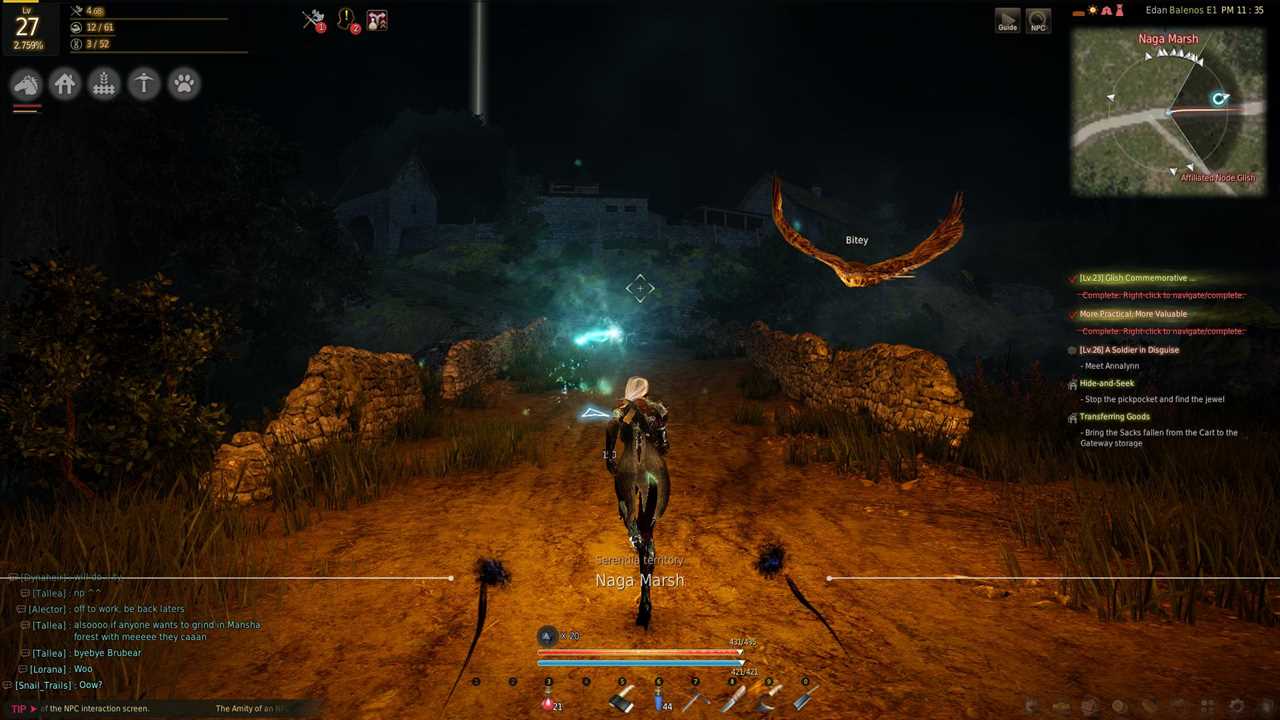
Task: Select the pickaxe tool in hotbar
Action: [x=696, y=701]
